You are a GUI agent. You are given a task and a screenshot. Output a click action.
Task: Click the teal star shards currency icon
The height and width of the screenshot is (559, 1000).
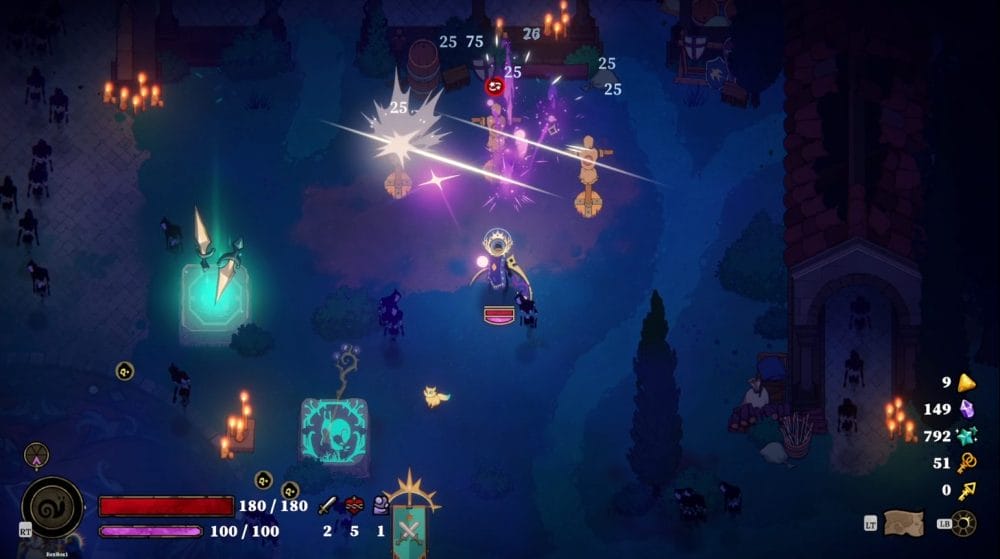click(966, 436)
